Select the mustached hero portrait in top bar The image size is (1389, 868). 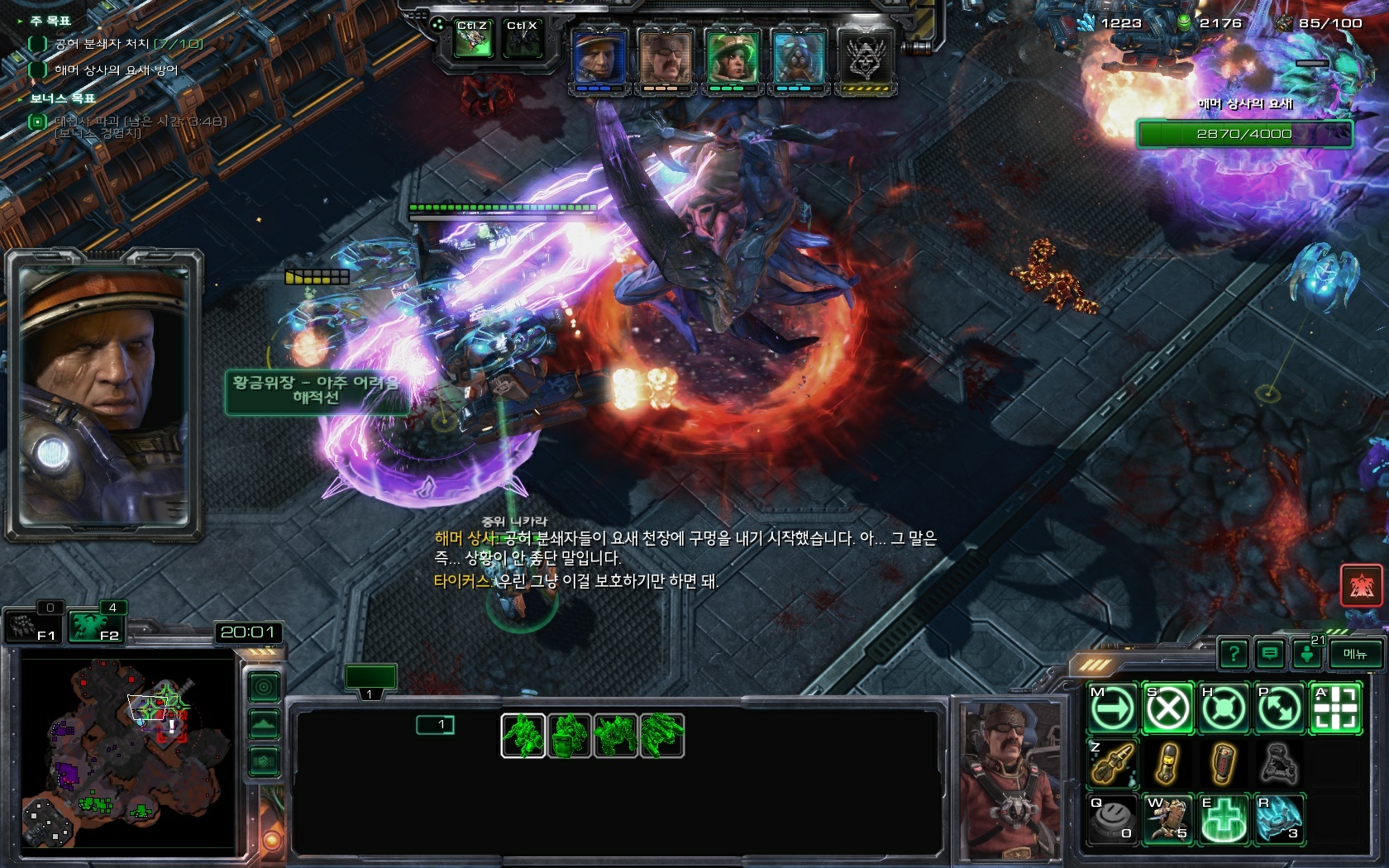coord(666,59)
